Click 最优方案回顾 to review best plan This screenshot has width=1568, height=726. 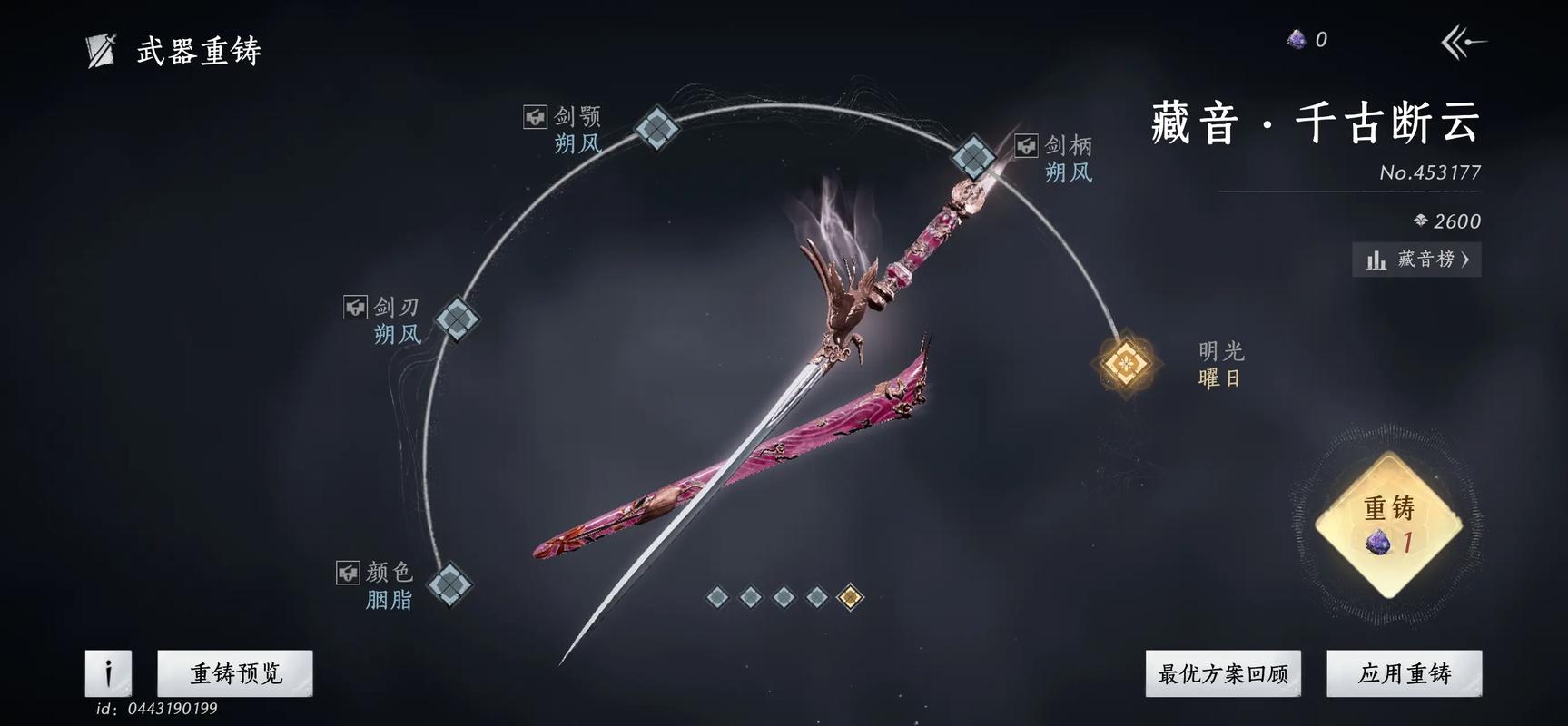[x=1224, y=673]
